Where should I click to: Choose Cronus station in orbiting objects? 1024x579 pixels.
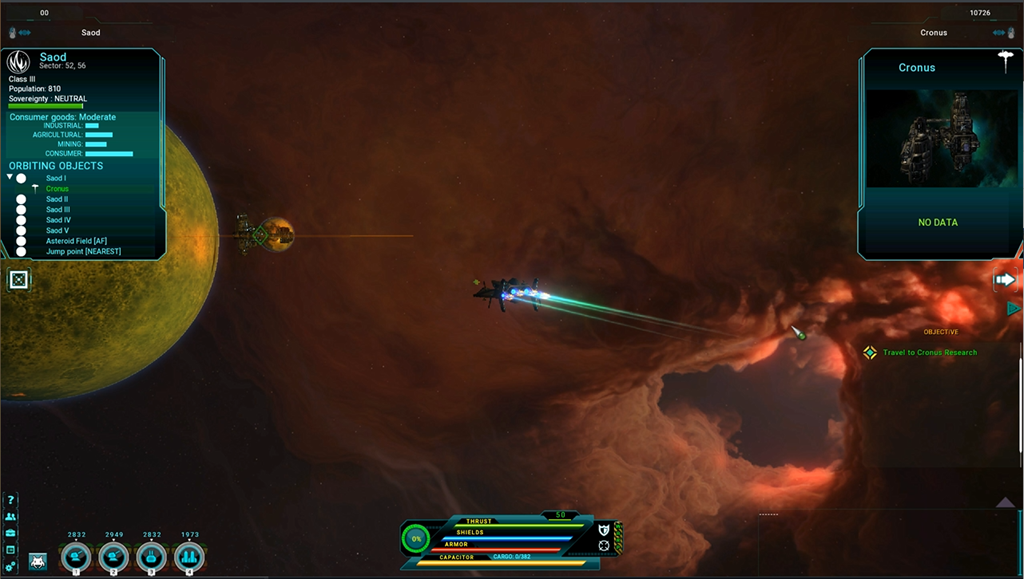click(x=57, y=189)
